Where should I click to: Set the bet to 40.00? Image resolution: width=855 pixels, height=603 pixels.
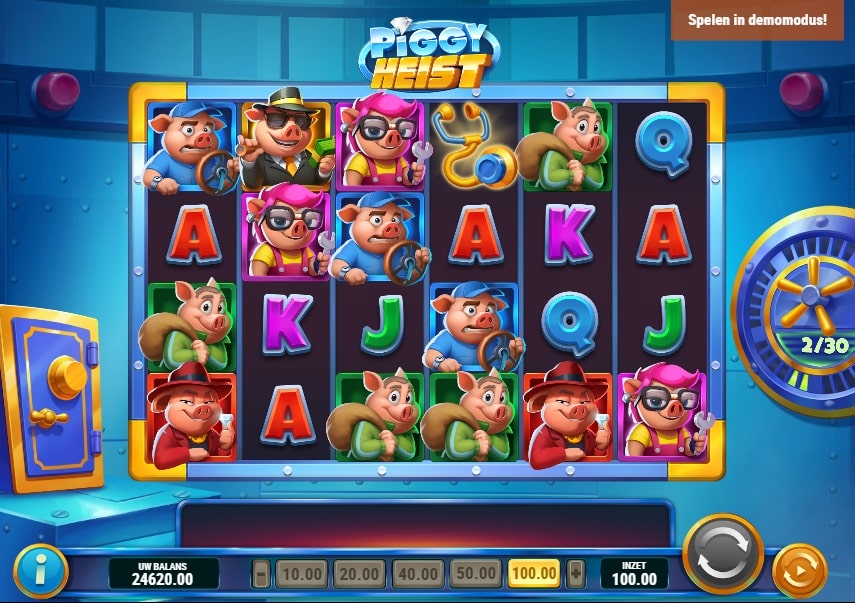click(417, 574)
